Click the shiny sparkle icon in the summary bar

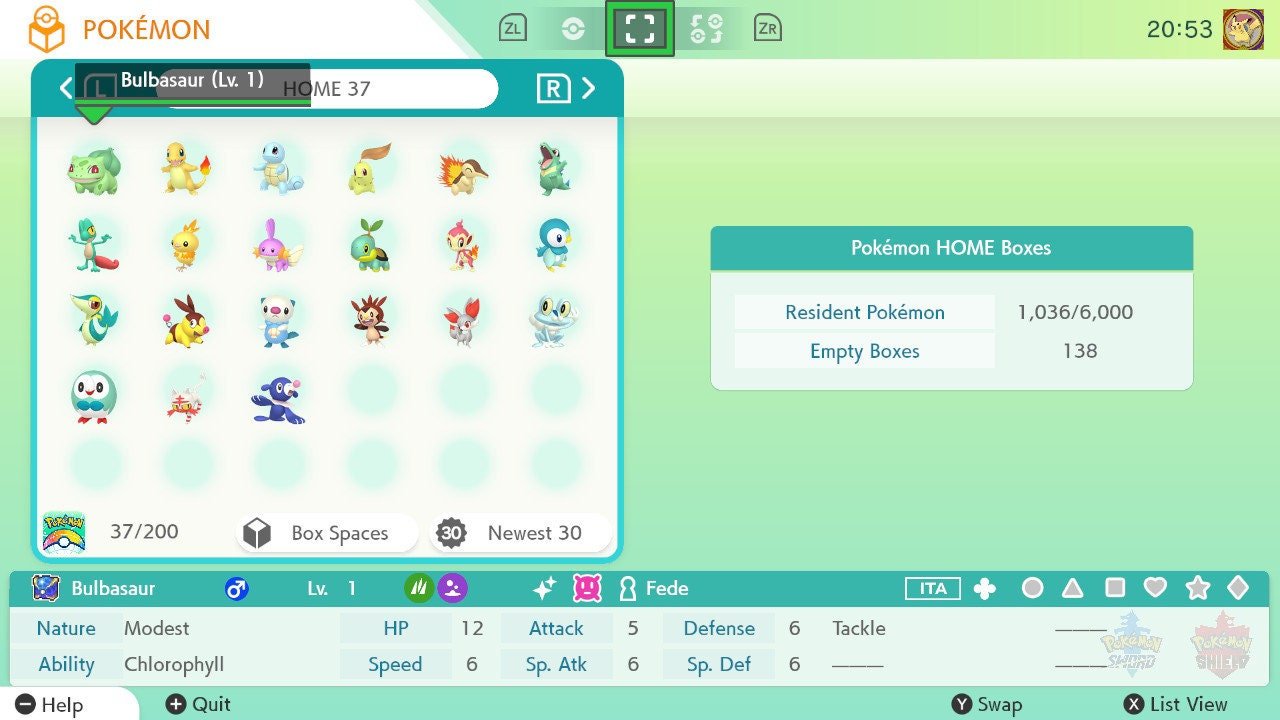pos(543,588)
